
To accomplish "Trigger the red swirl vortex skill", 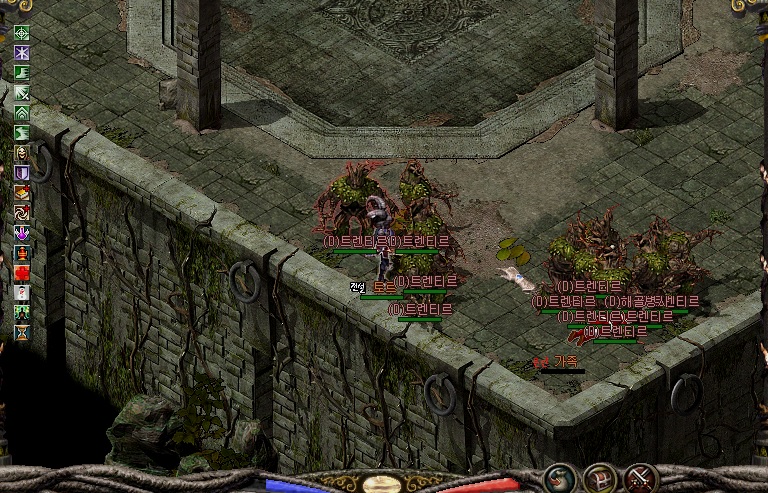I will tap(21, 213).
